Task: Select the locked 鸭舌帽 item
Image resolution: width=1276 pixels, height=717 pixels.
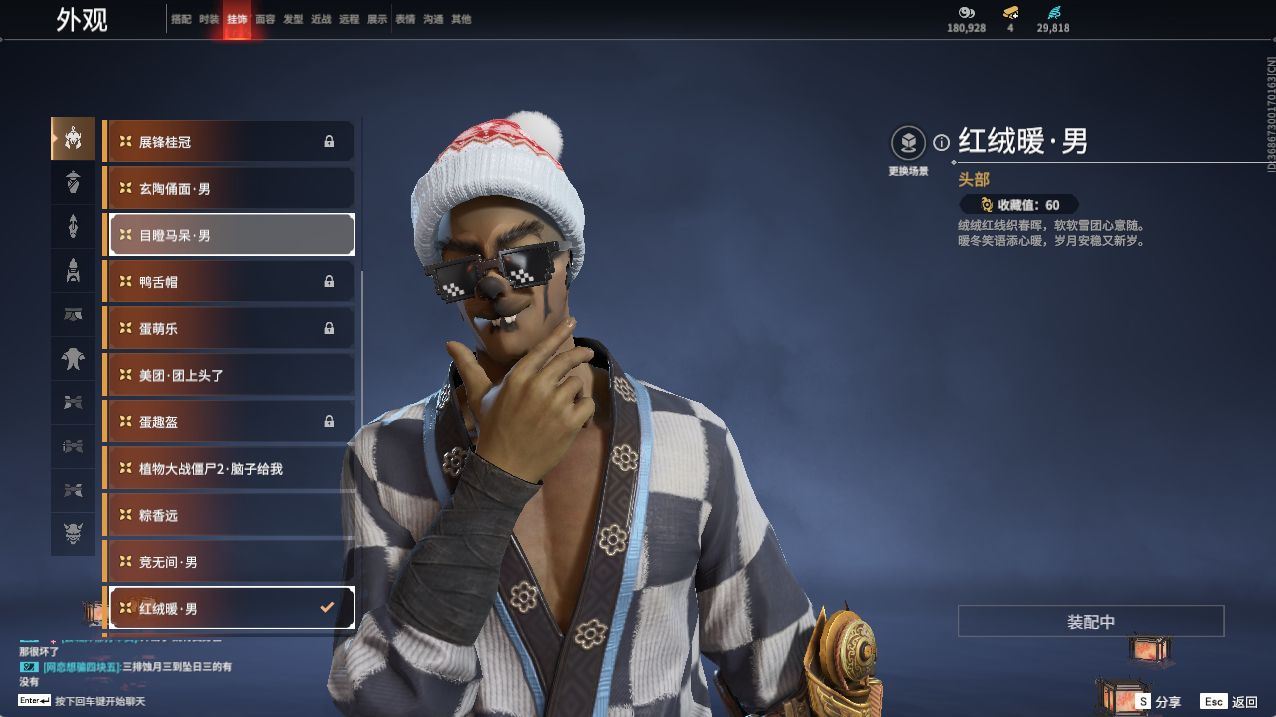Action: pos(230,282)
